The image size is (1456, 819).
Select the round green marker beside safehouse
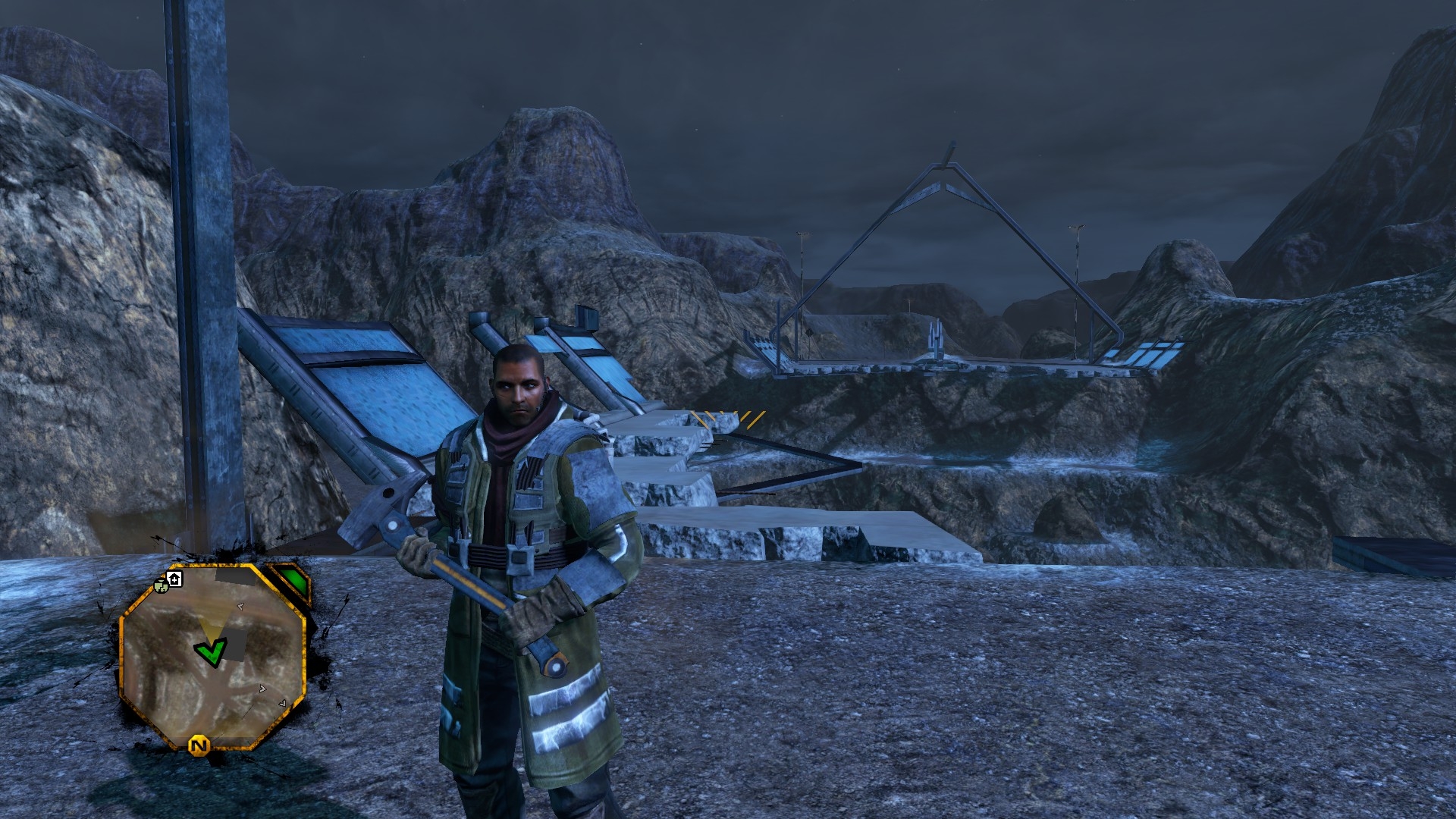click(x=161, y=585)
